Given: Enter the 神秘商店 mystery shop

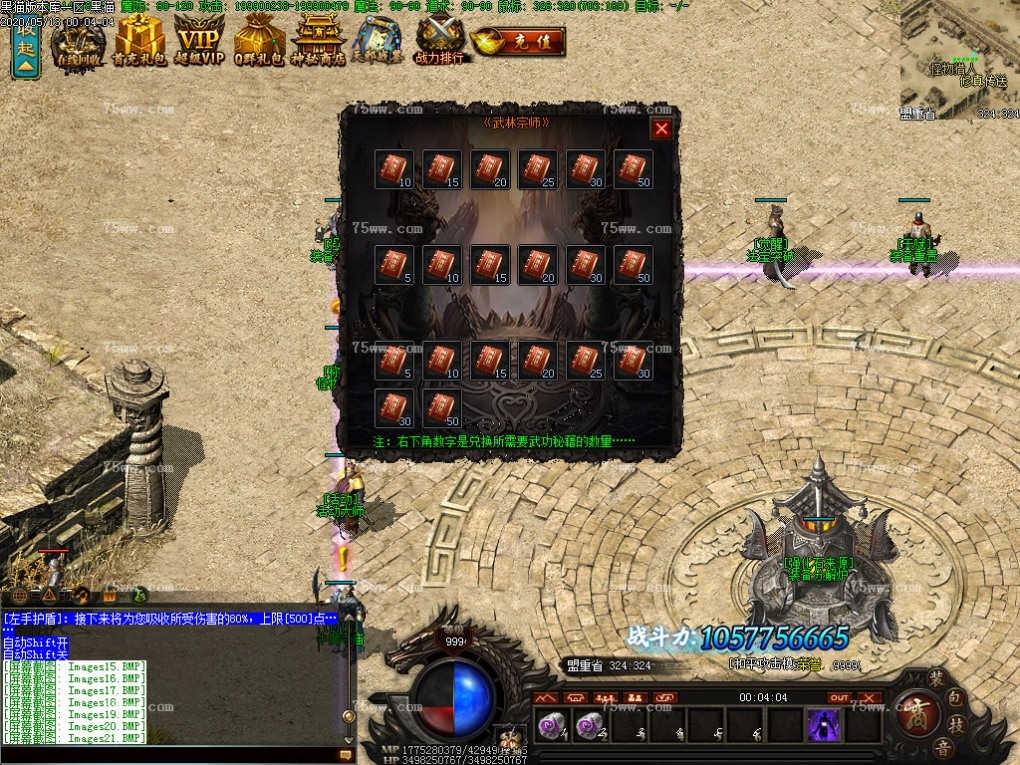Looking at the screenshot, I should 318,42.
